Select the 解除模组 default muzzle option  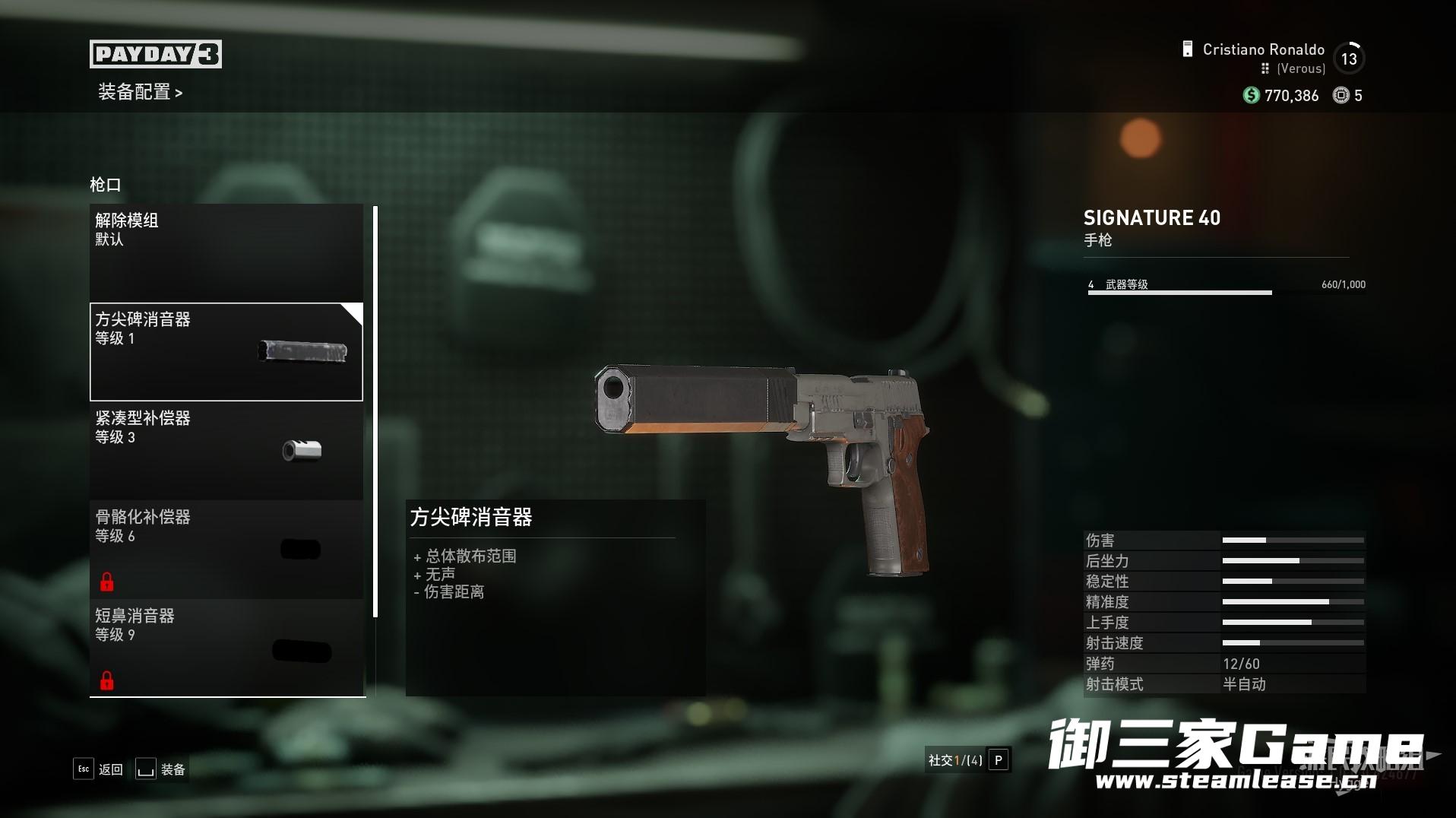click(226, 252)
